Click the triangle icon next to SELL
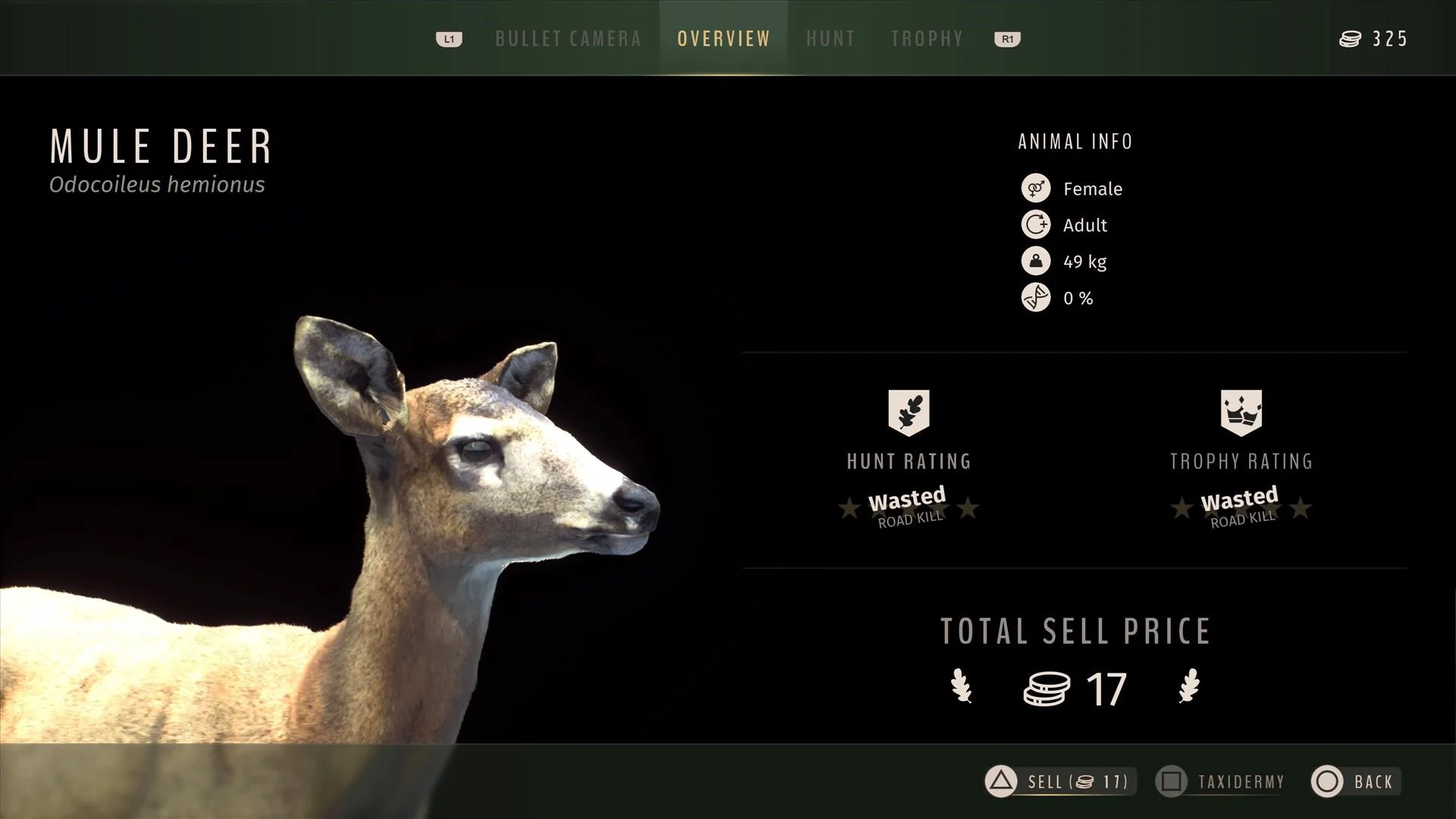 [x=999, y=782]
